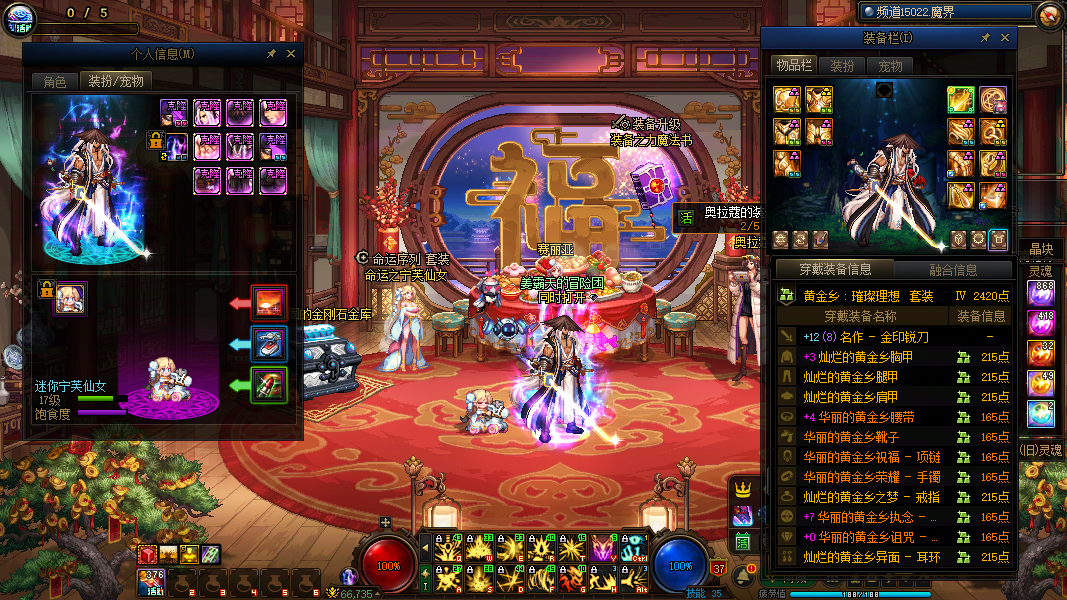Pin the 装备栏 equipment window

pos(985,38)
